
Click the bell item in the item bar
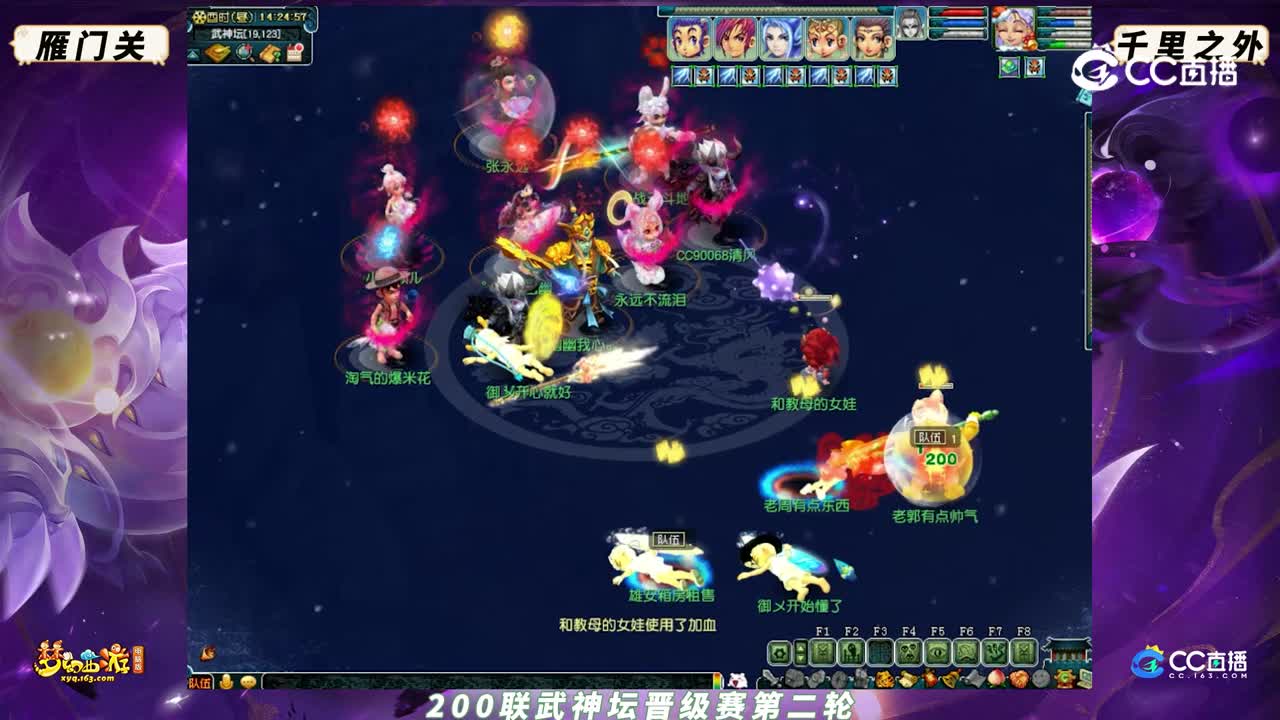click(x=949, y=678)
